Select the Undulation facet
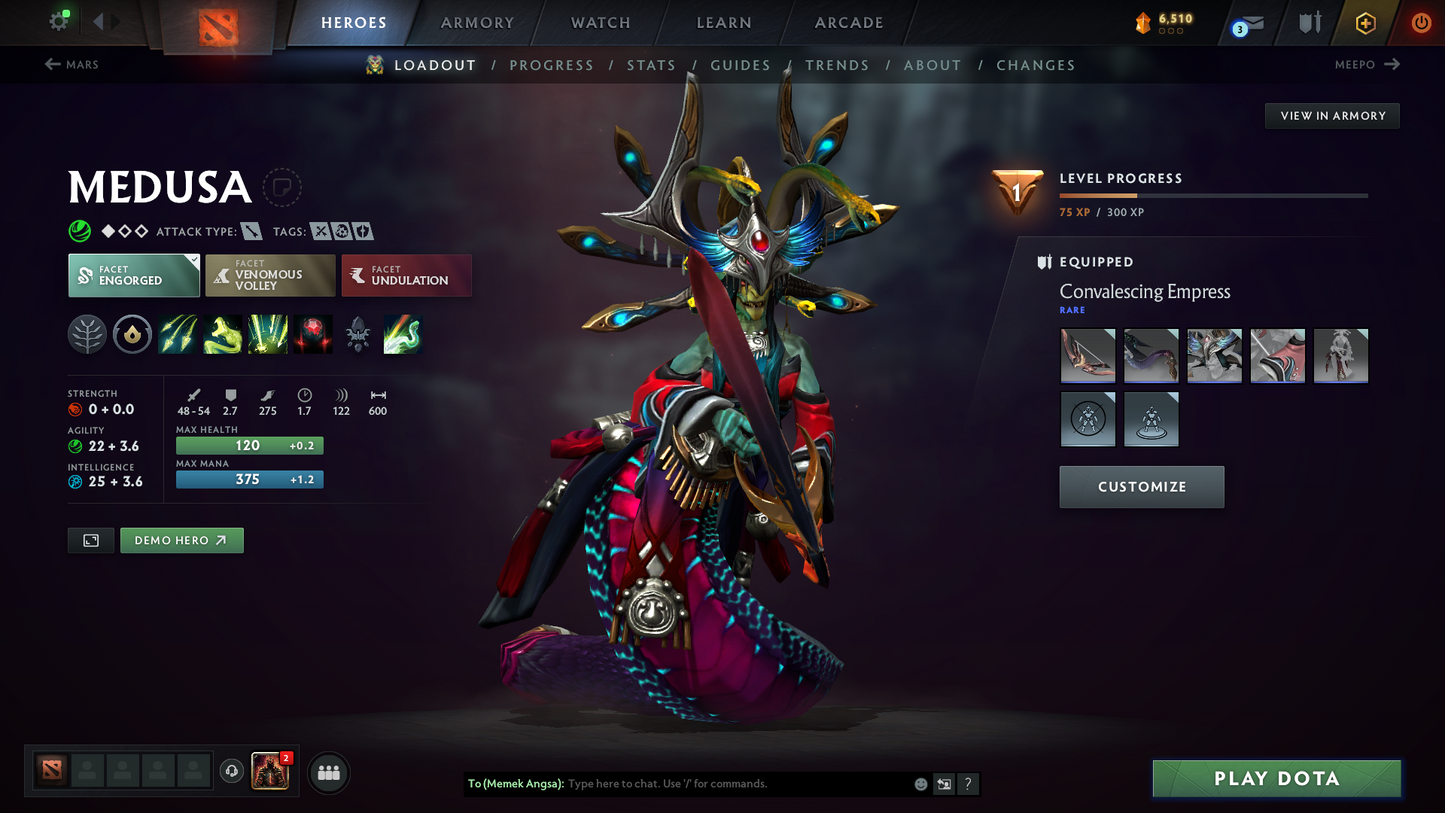The width and height of the screenshot is (1445, 813). point(406,275)
